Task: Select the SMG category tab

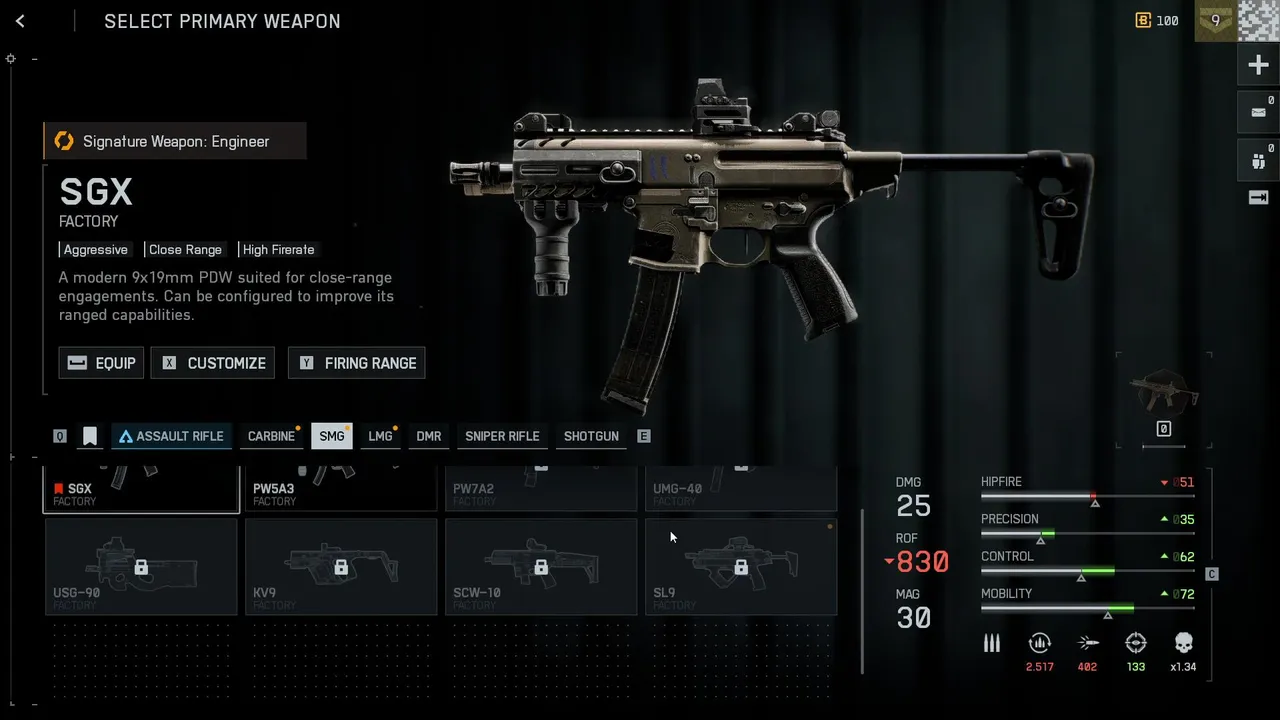Action: 331,436
